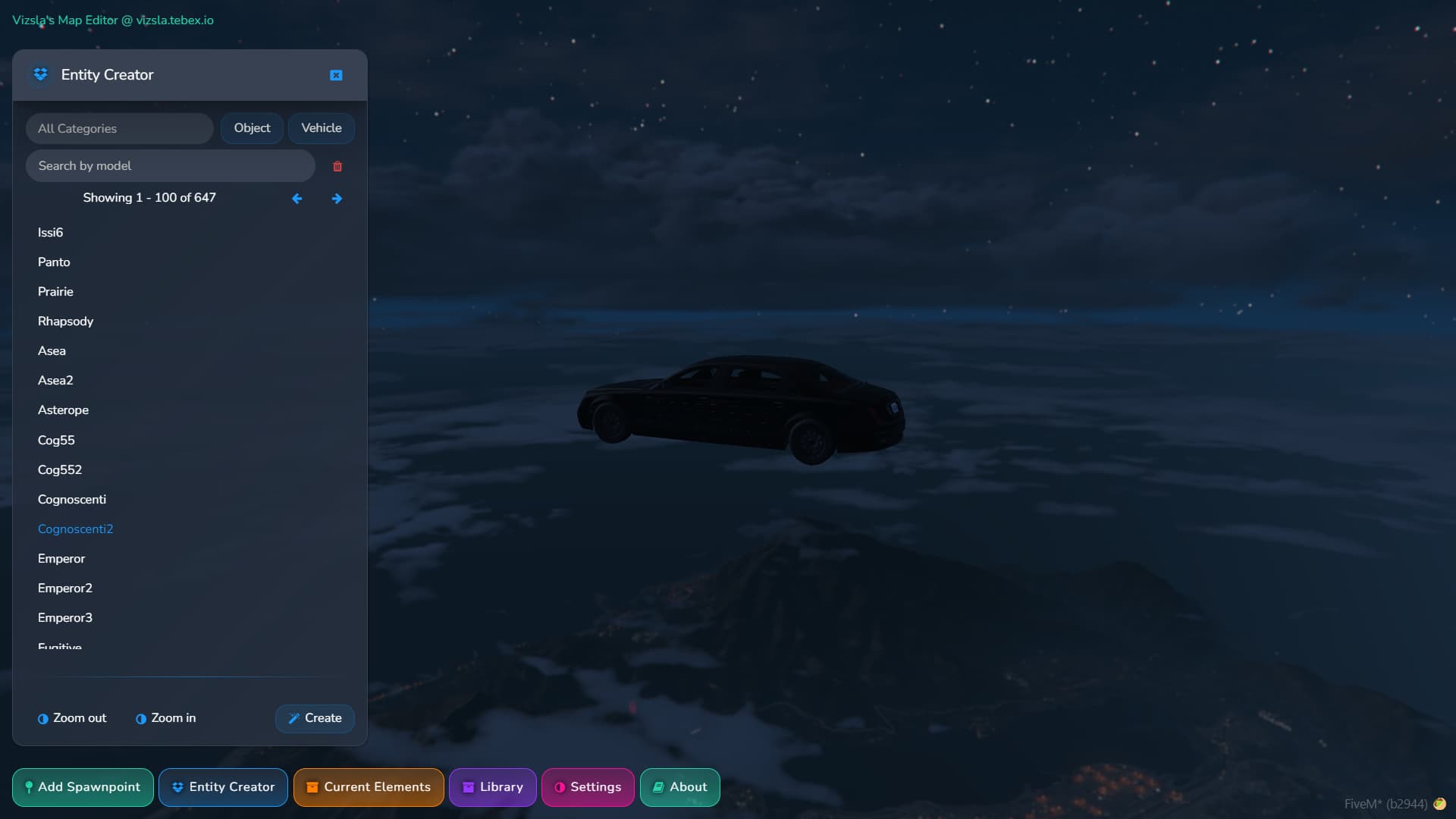Click the magic wand icon on Create button
1456x819 pixels.
pyautogui.click(x=294, y=718)
